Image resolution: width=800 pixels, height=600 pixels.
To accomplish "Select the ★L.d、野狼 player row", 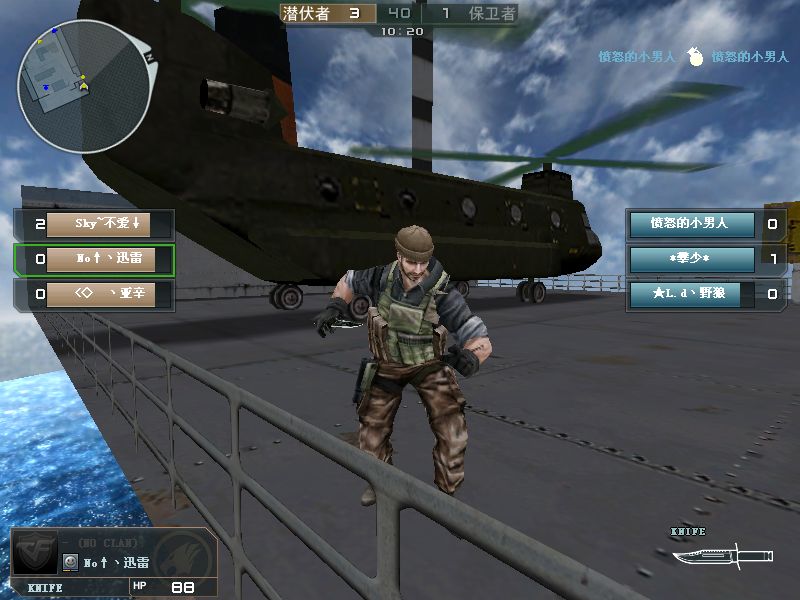I will (690, 294).
